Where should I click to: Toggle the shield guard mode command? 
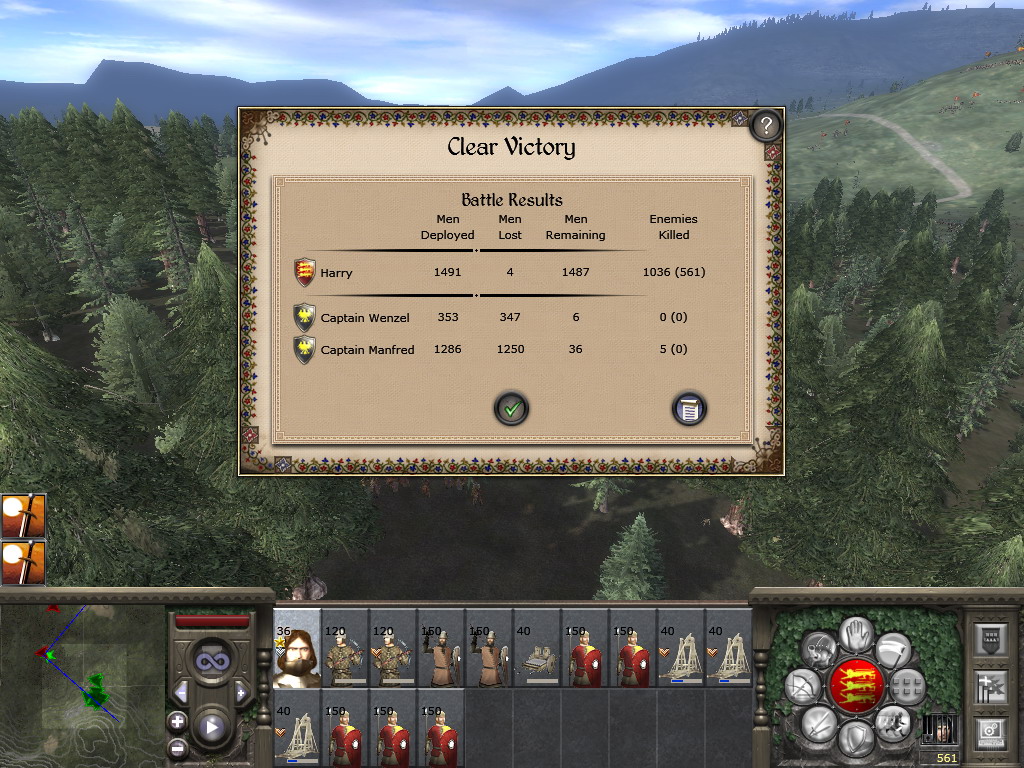click(x=856, y=739)
